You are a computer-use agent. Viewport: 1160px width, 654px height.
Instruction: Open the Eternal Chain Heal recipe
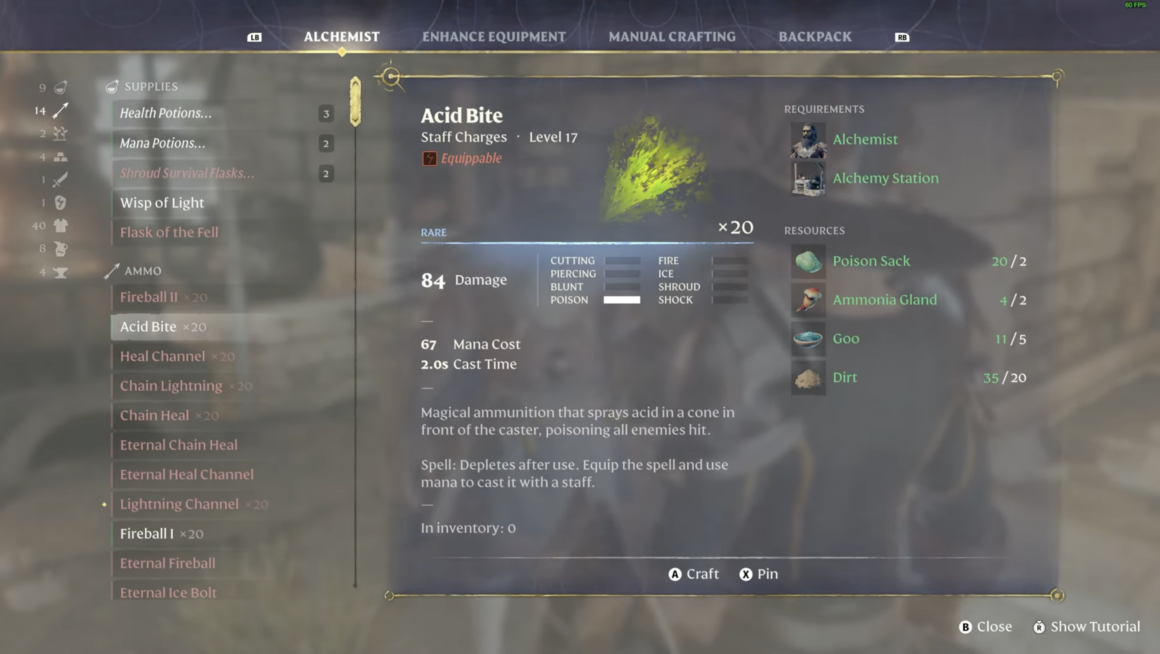(x=179, y=445)
